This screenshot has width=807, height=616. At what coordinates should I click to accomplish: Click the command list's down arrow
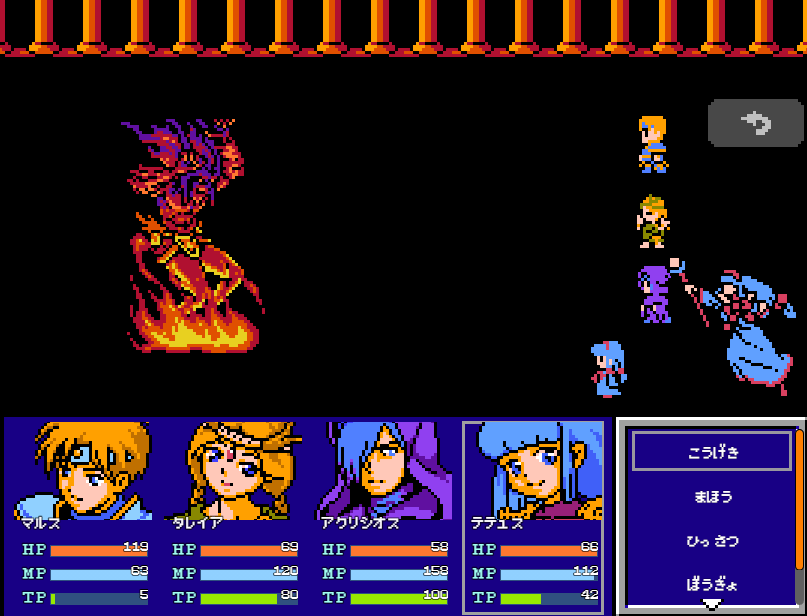(712, 605)
